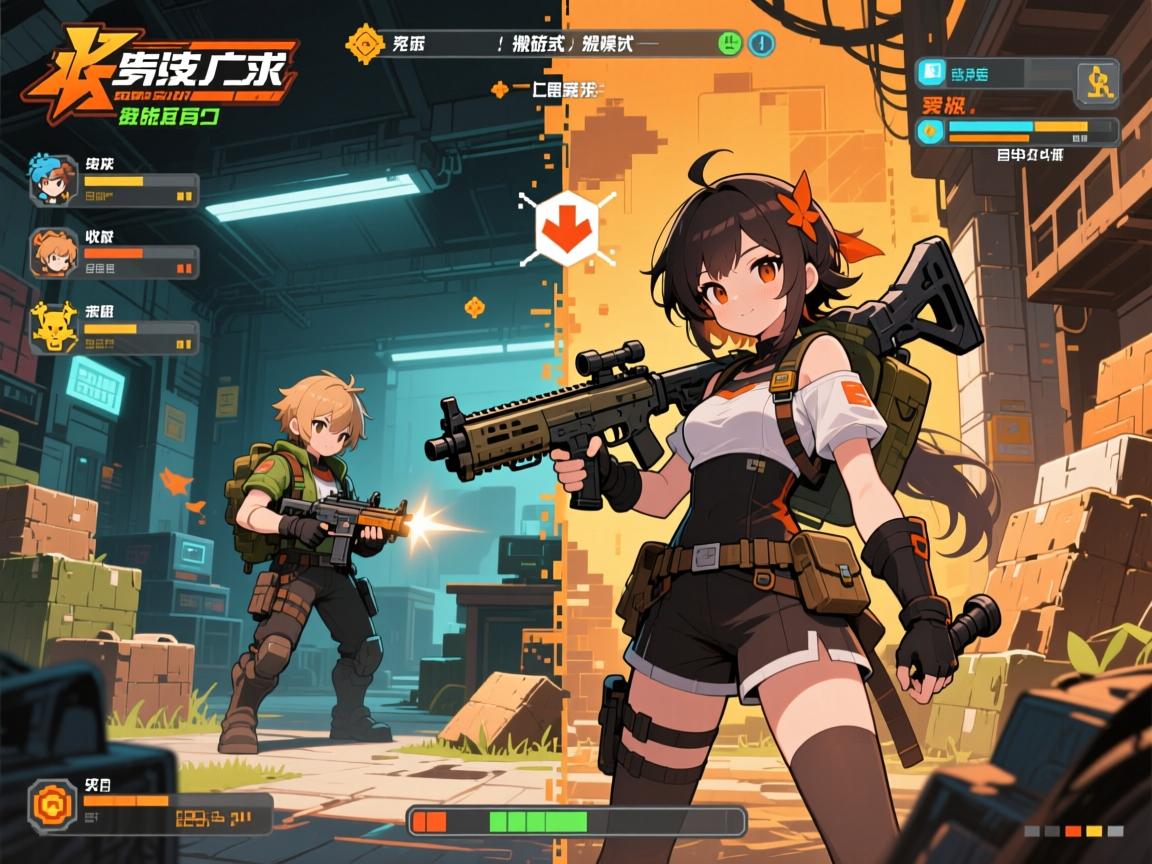Select the hexagon down-arrow marker
Viewport: 1152px width, 864px height.
[x=567, y=228]
